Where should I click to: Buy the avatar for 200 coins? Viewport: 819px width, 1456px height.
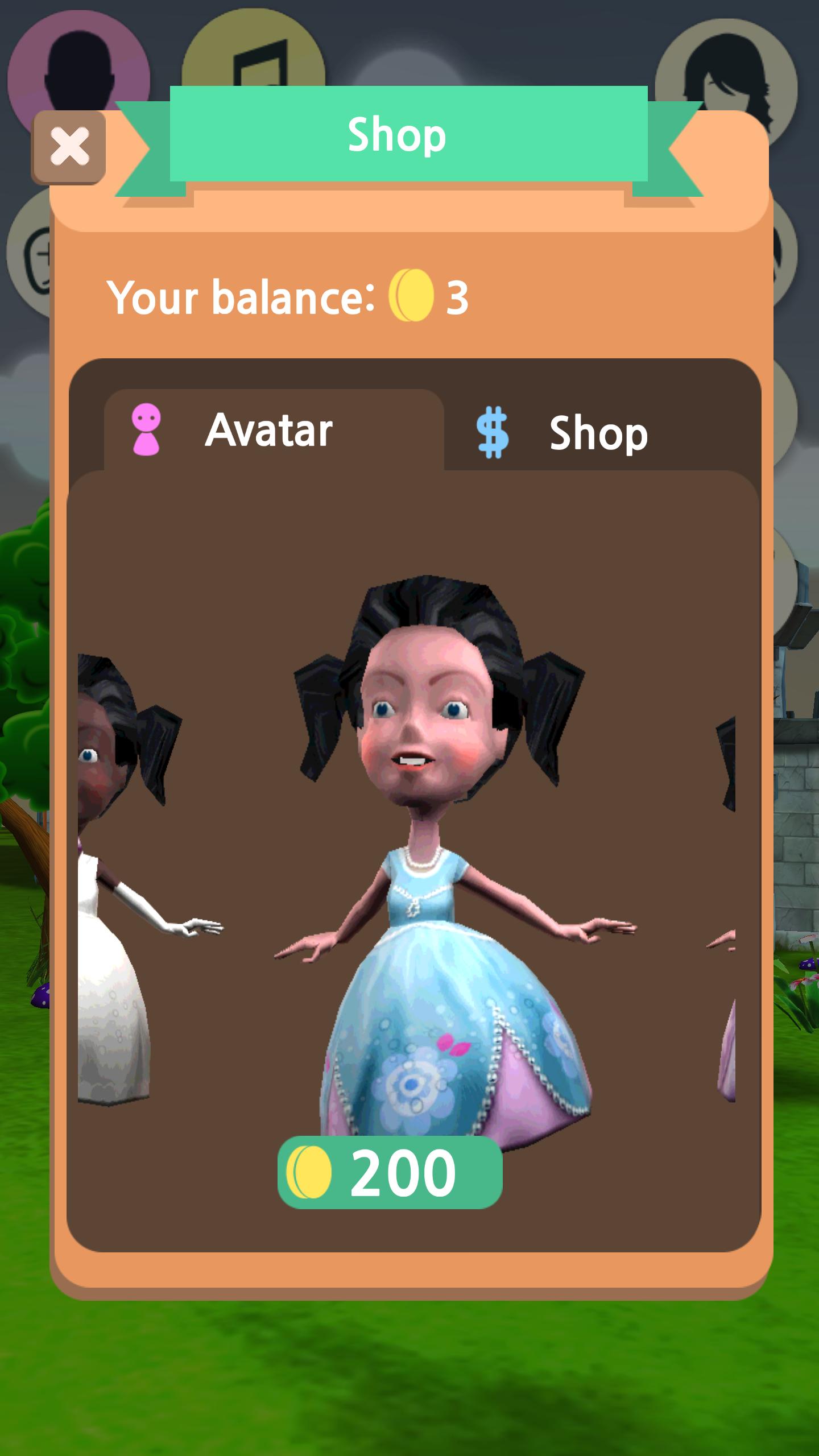(x=390, y=1173)
